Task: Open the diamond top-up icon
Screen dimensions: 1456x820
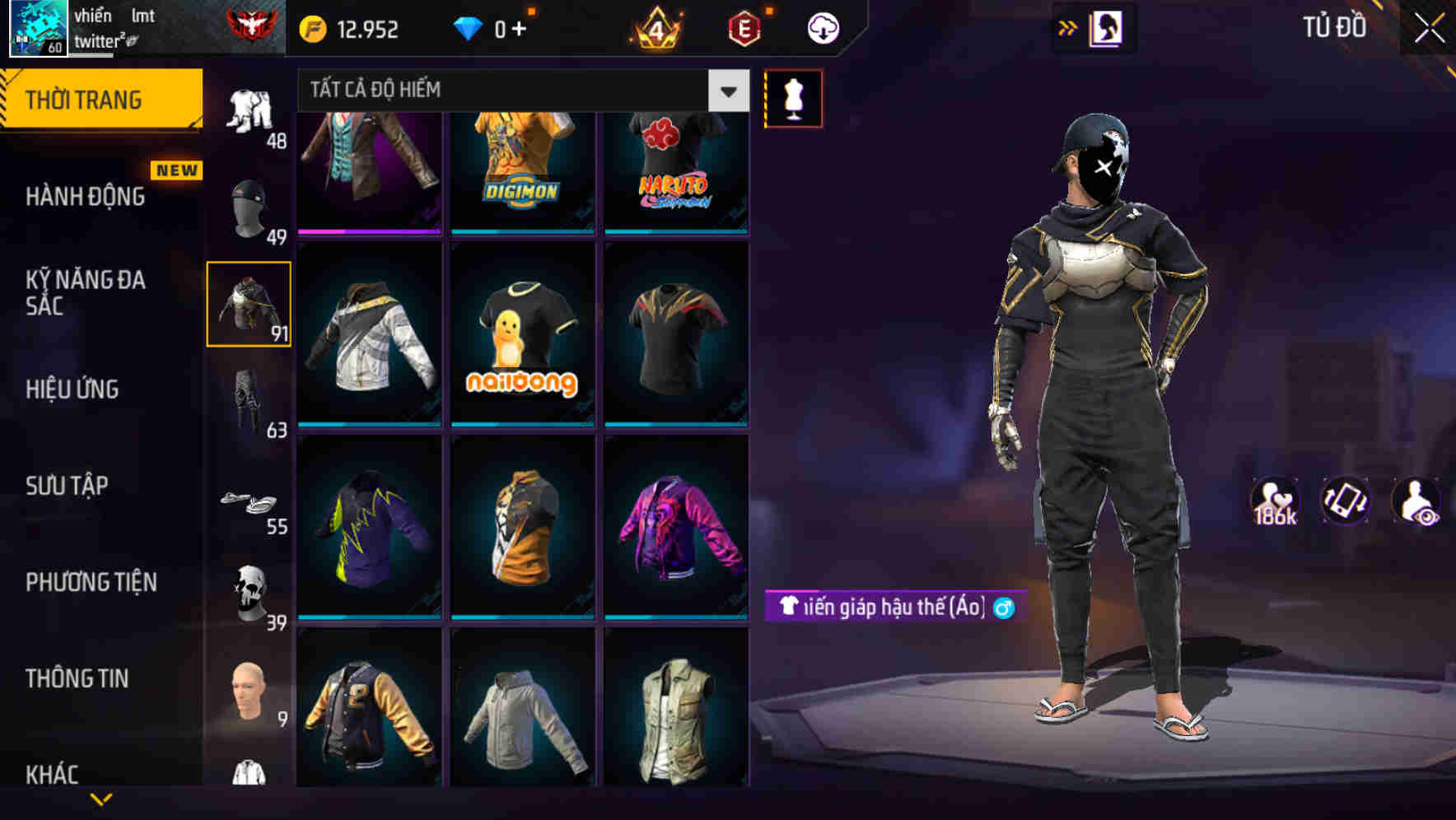Action: tap(469, 27)
